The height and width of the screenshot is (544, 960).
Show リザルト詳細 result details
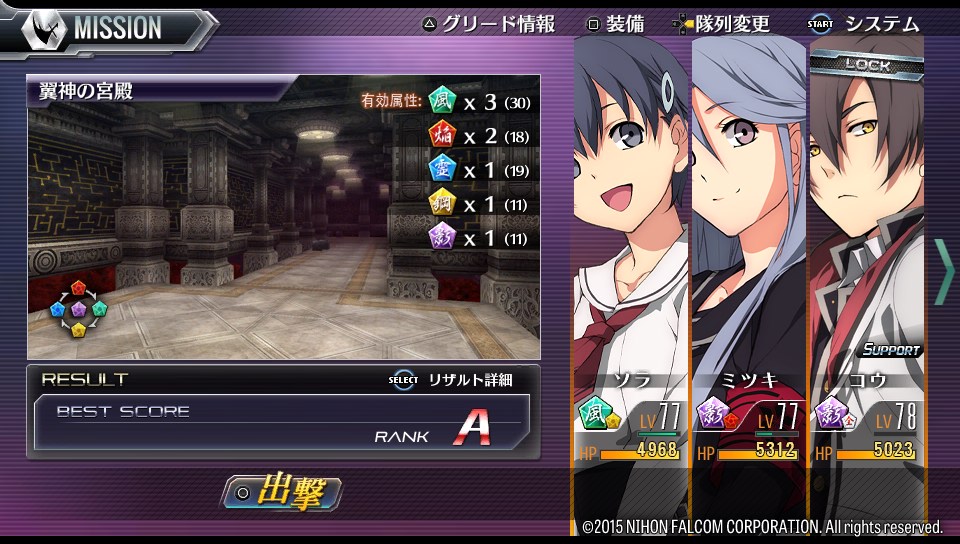(x=451, y=380)
